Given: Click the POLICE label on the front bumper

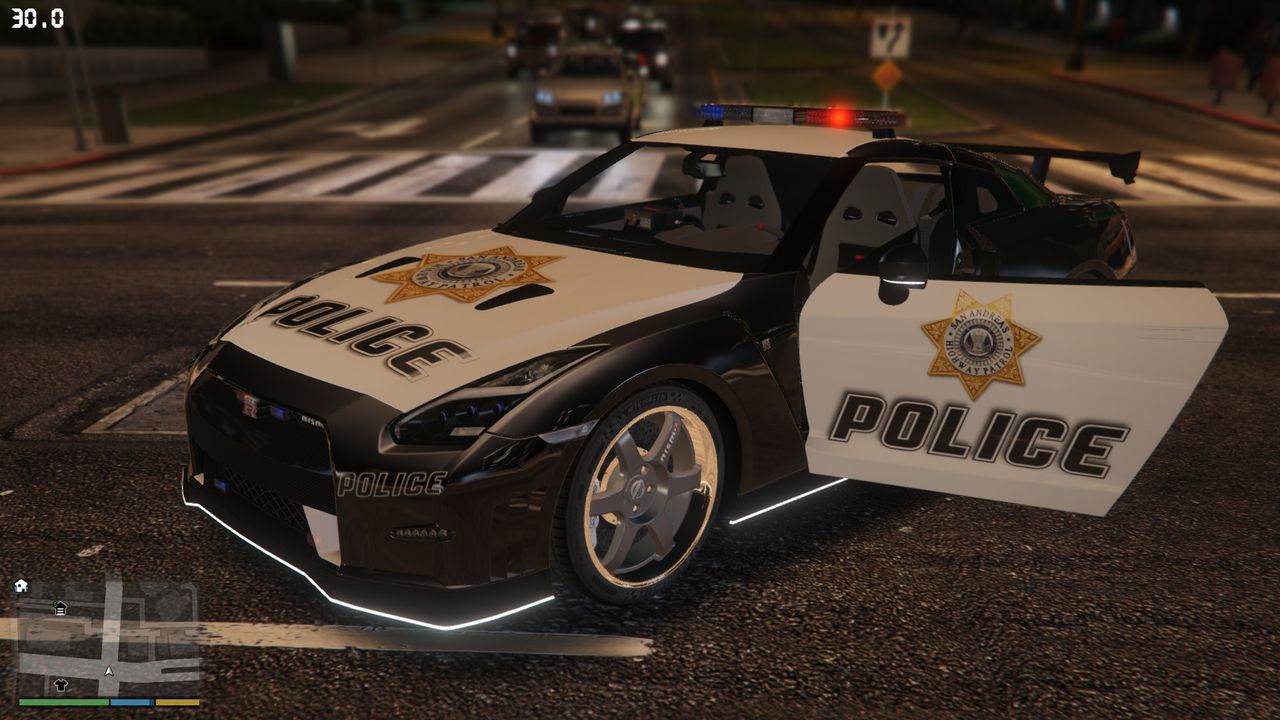Looking at the screenshot, I should coord(390,481).
